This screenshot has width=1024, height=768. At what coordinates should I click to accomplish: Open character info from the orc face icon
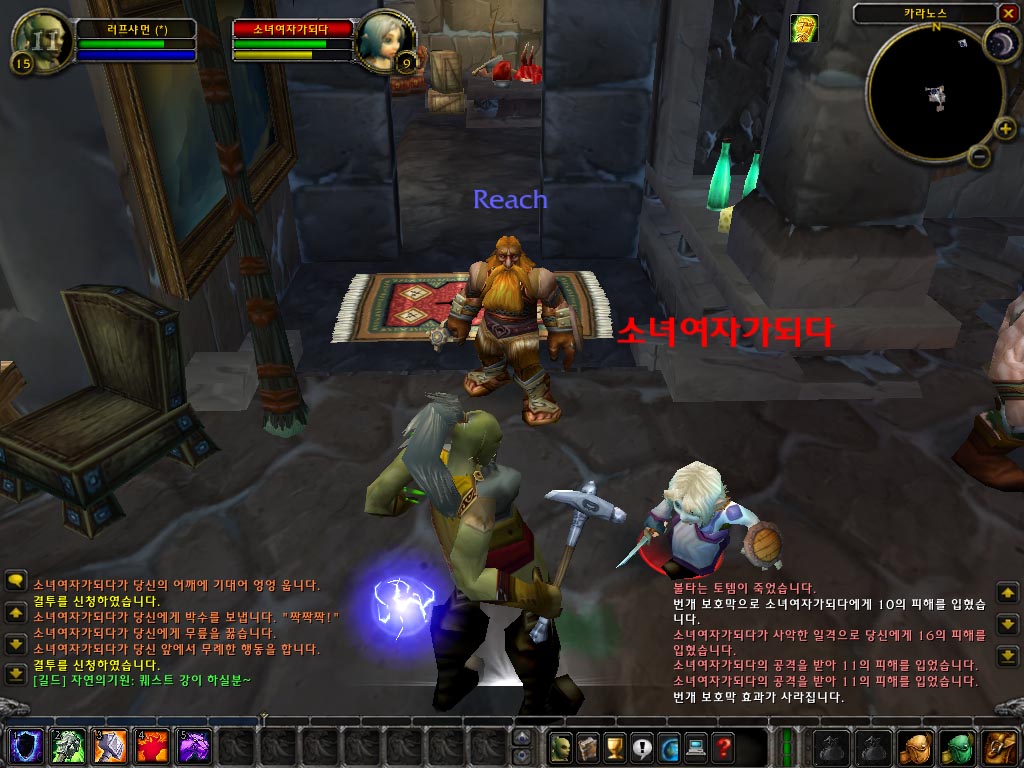click(562, 746)
